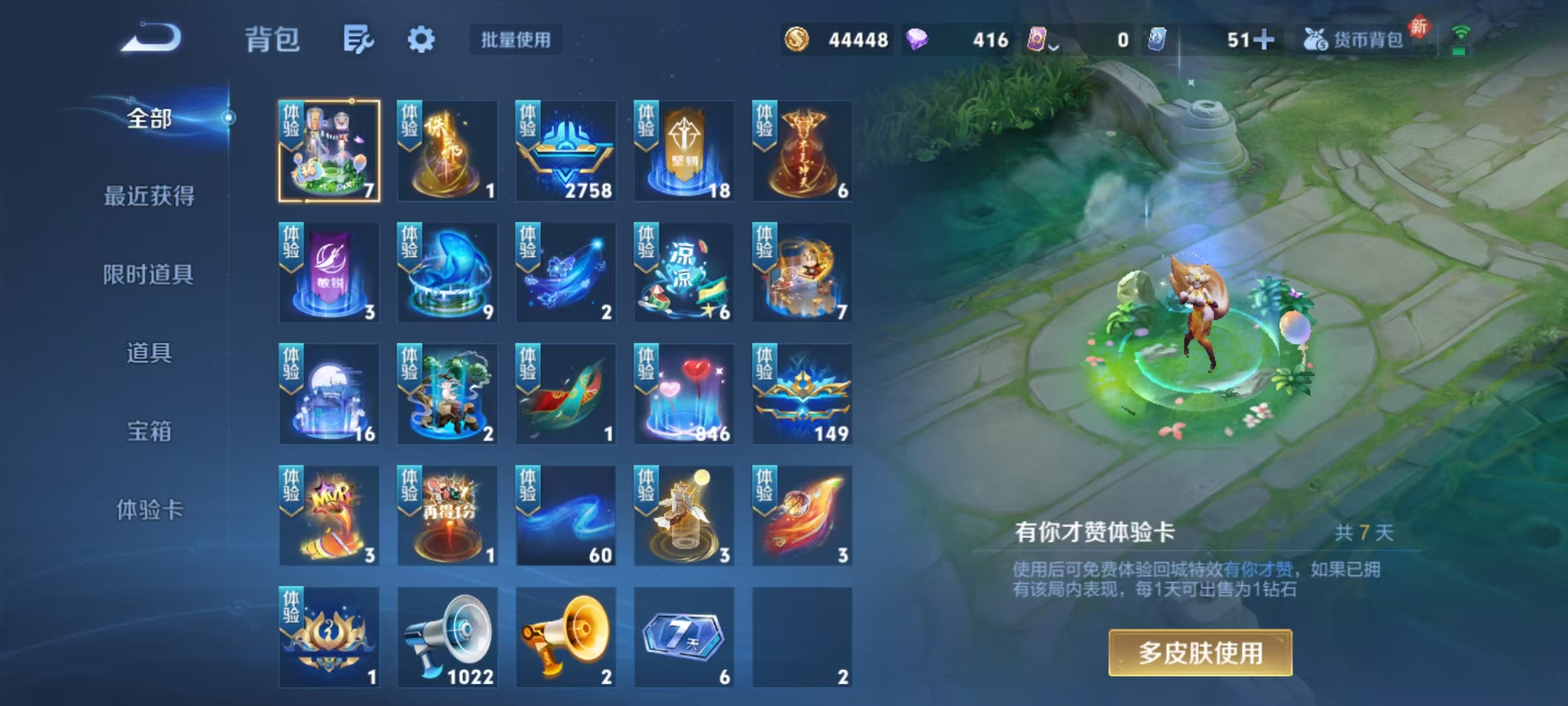Click the item management wrench icon
Viewport: 1568px width, 706px height.
[x=358, y=39]
